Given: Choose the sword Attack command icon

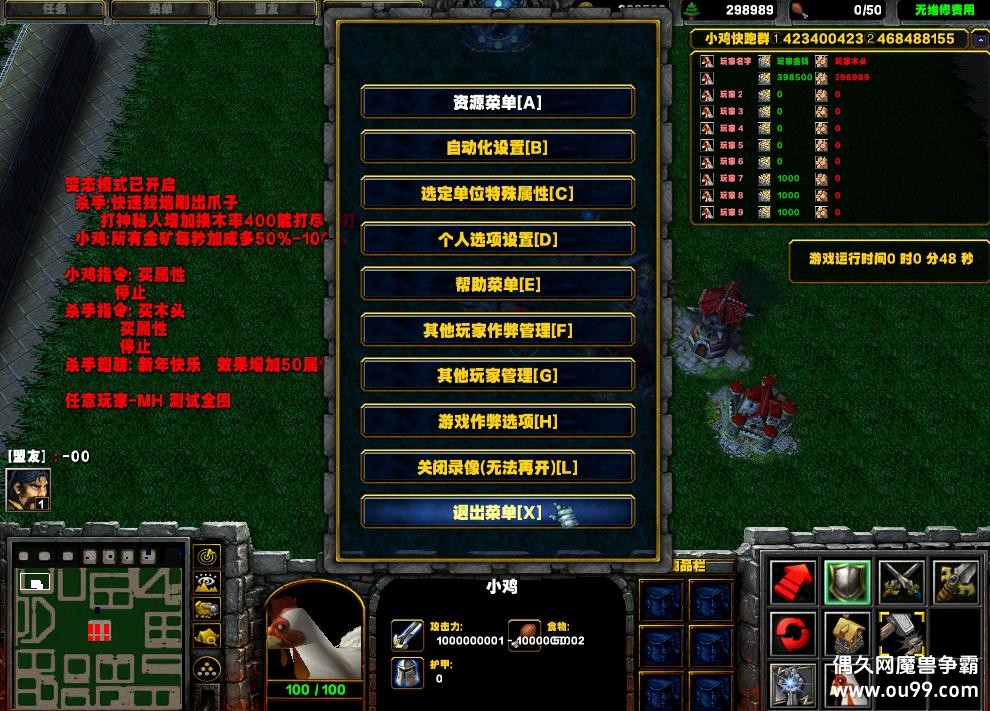Looking at the screenshot, I should (954, 582).
